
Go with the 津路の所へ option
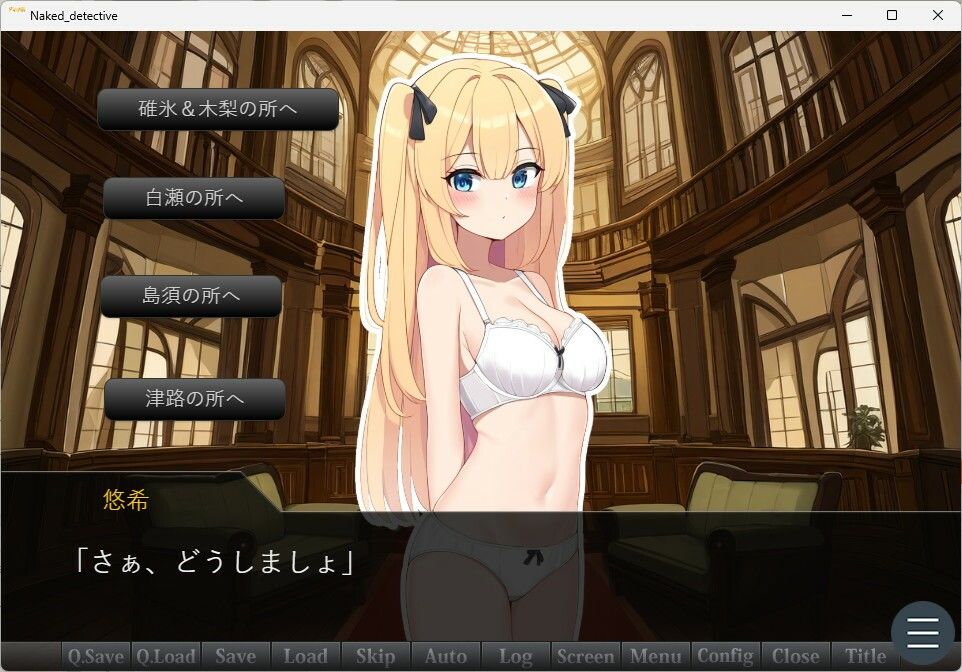coord(194,399)
